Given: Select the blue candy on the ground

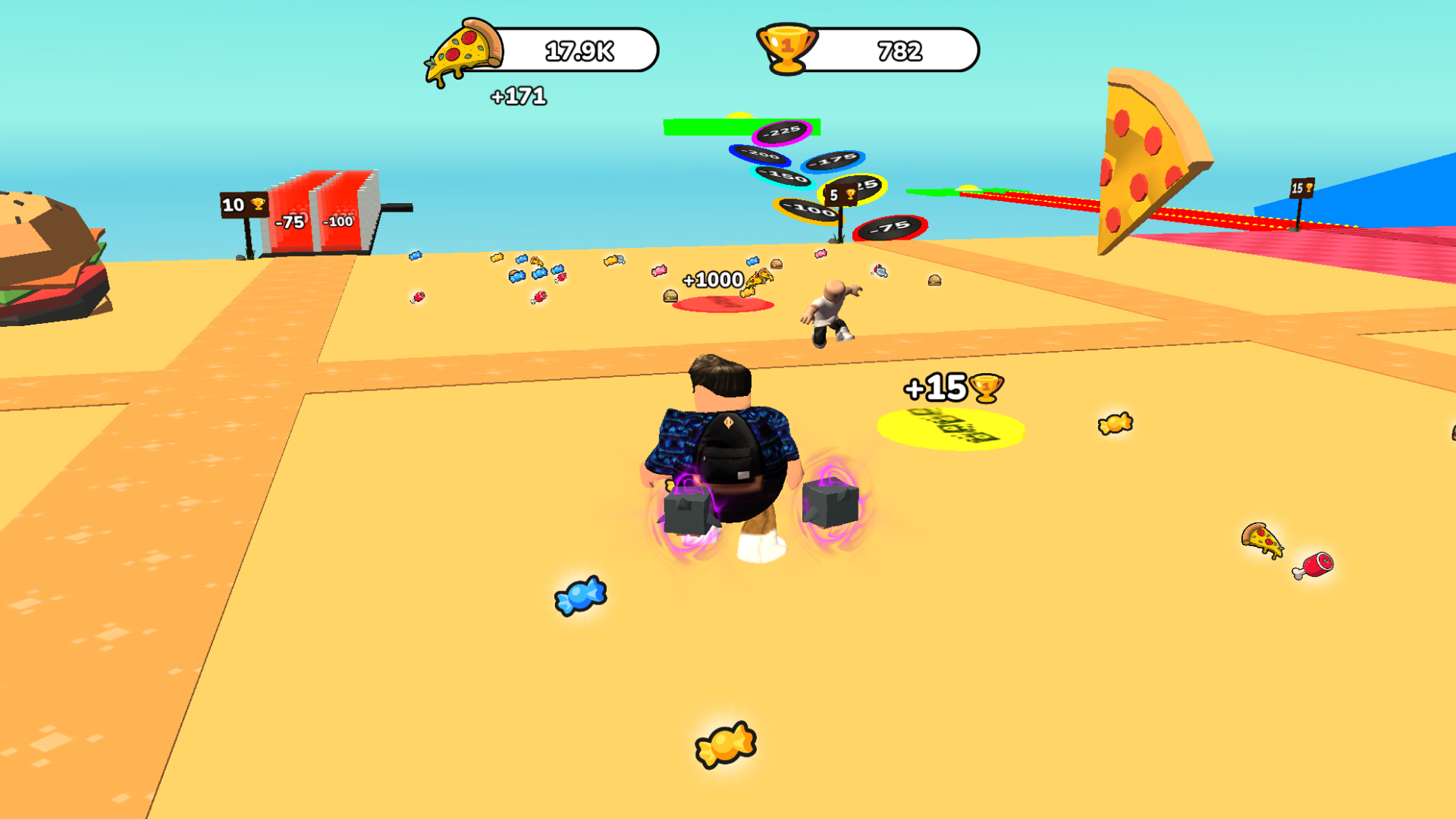Looking at the screenshot, I should point(579,595).
